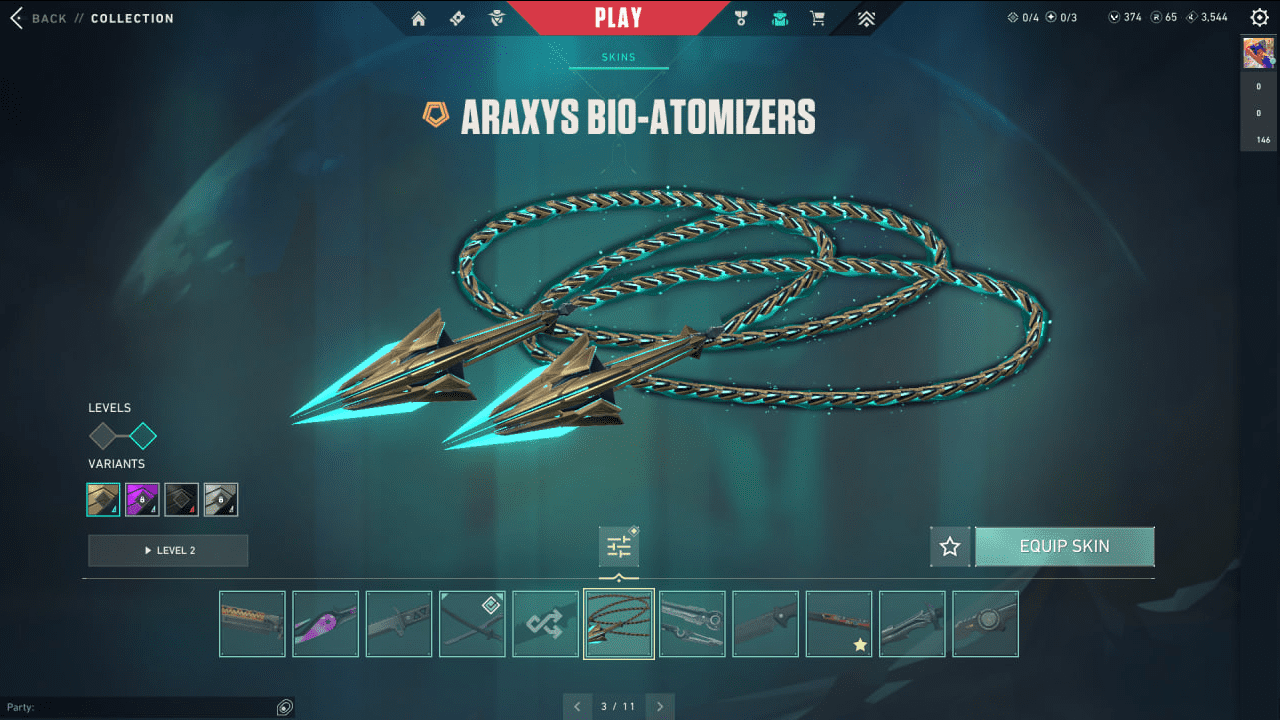Go to the previous page of skins
The height and width of the screenshot is (720, 1280).
click(x=577, y=707)
